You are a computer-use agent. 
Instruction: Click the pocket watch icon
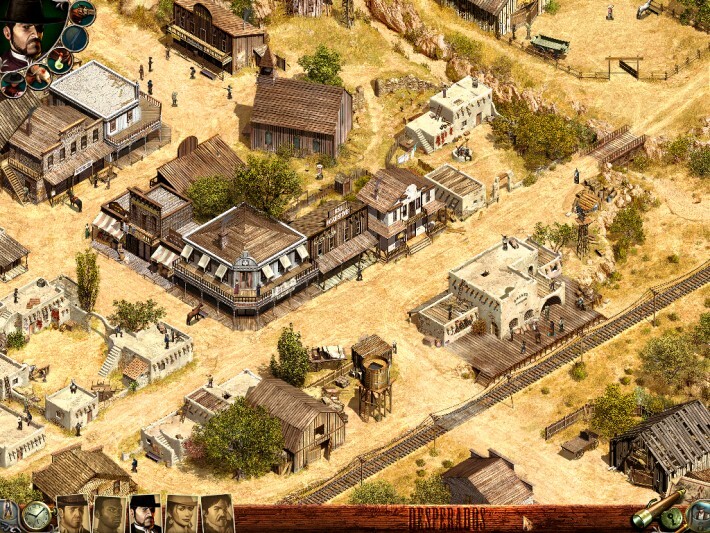click(36, 515)
